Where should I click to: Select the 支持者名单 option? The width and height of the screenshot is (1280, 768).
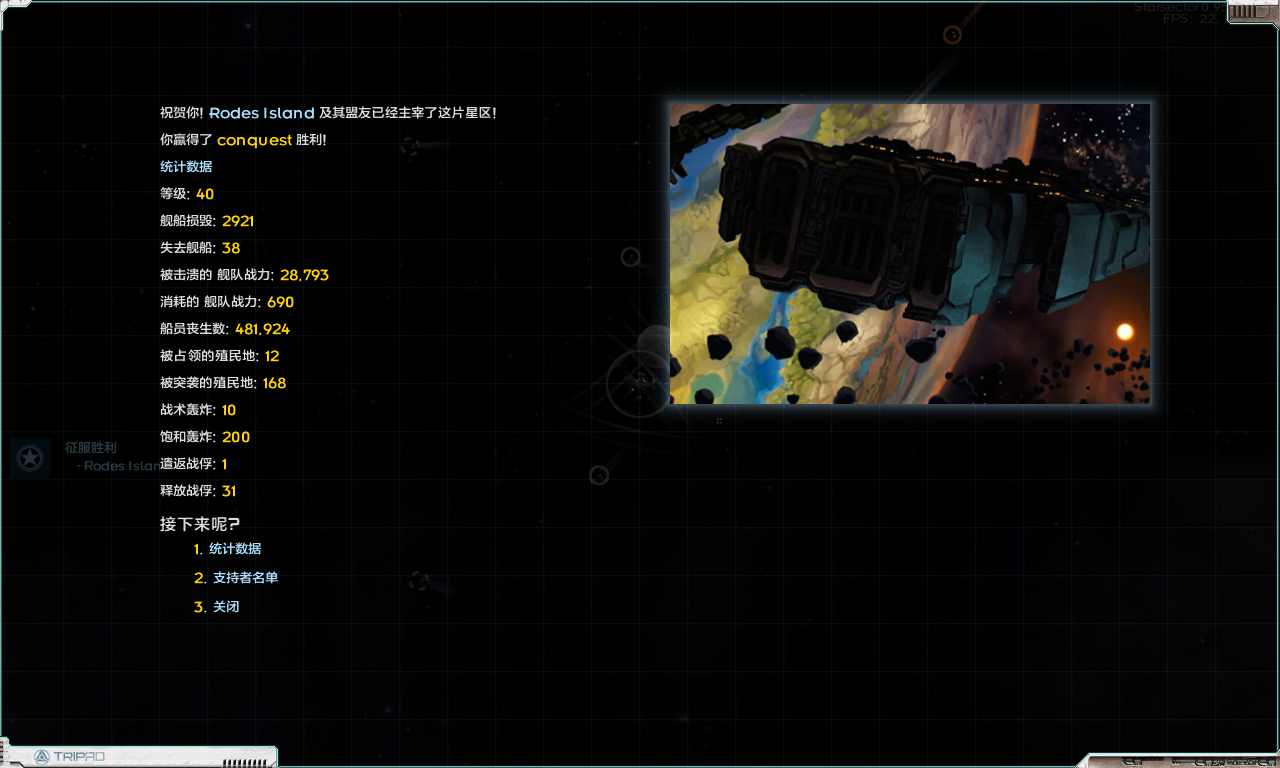pyautogui.click(x=244, y=578)
